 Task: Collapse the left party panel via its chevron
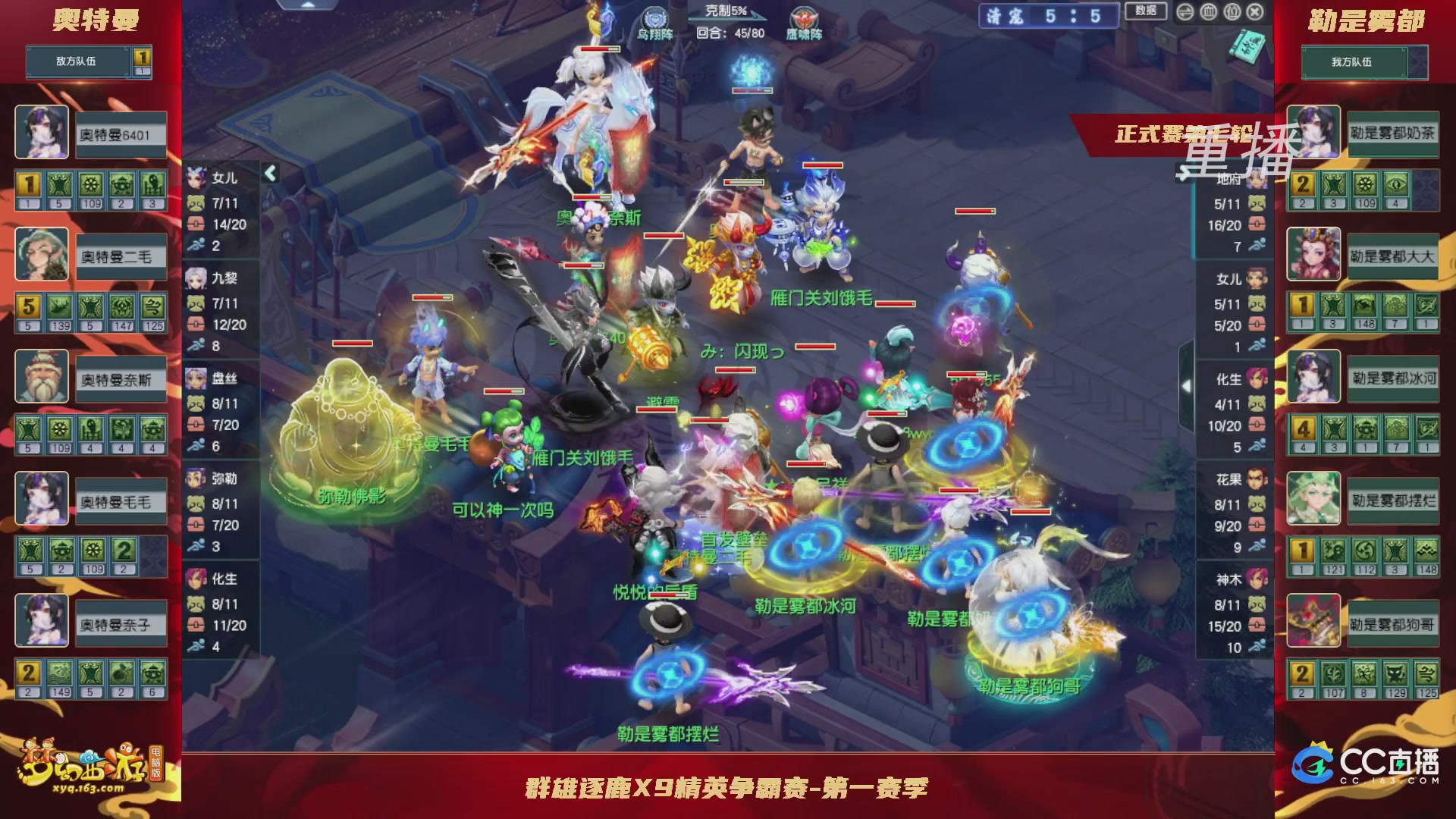(x=271, y=173)
